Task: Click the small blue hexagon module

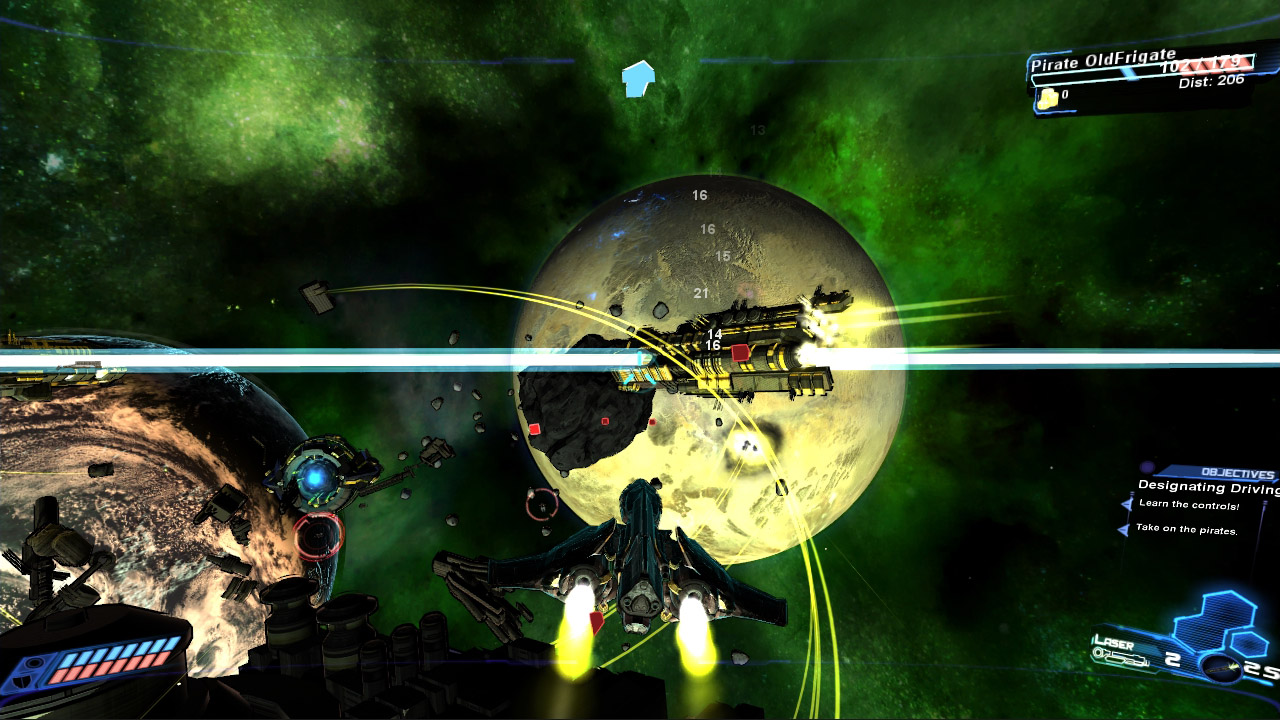Action: click(1248, 644)
